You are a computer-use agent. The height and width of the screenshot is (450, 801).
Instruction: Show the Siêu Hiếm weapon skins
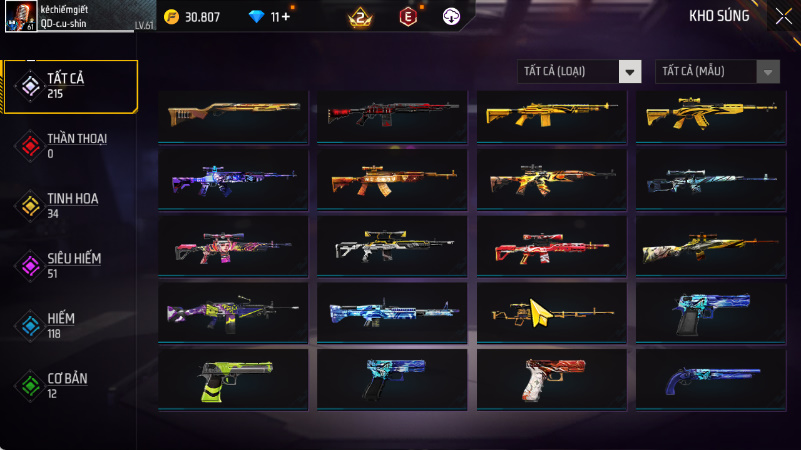coord(70,264)
